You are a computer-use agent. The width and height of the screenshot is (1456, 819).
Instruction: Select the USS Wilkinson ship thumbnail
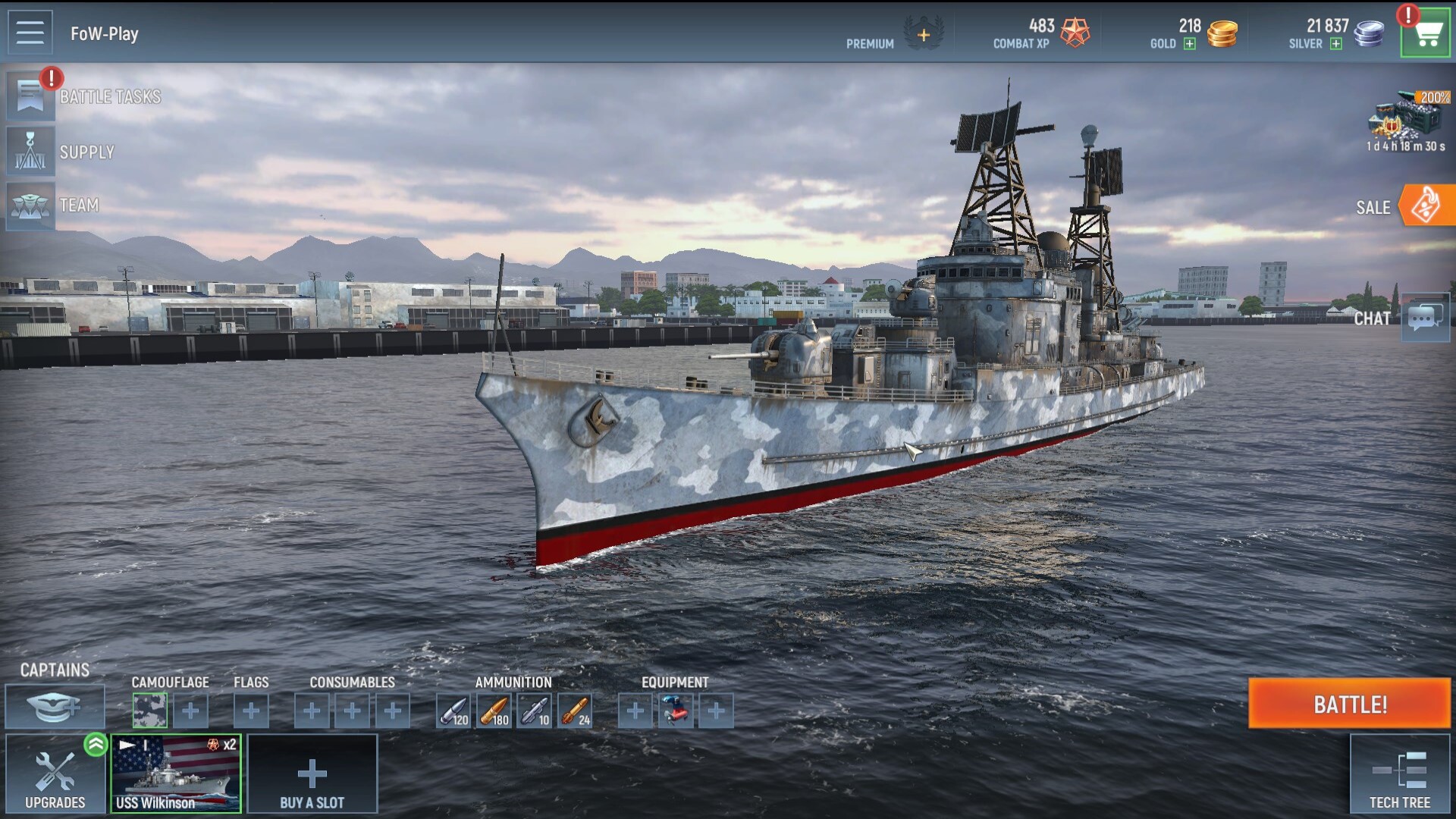tap(175, 772)
